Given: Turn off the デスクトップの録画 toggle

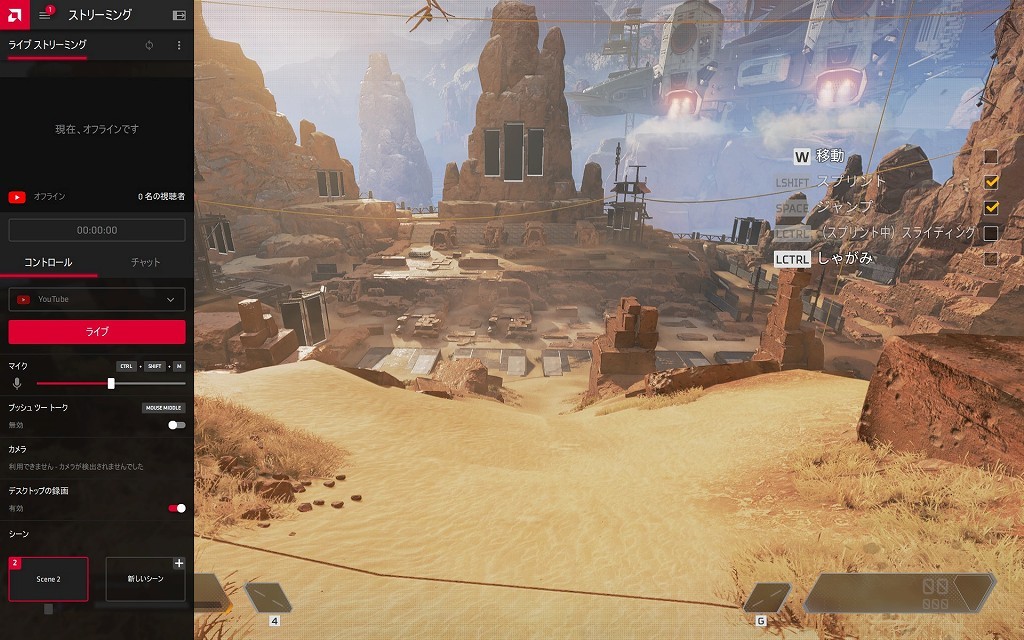Looking at the screenshot, I should (x=177, y=508).
